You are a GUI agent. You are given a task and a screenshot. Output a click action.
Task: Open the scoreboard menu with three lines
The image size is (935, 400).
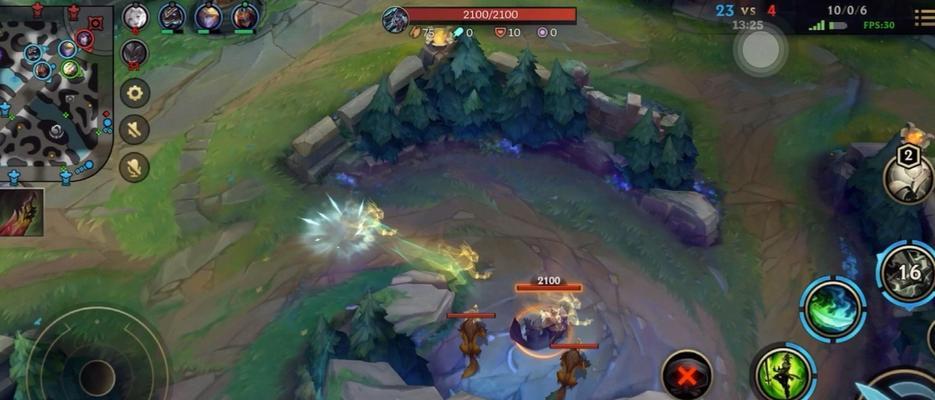tap(919, 15)
